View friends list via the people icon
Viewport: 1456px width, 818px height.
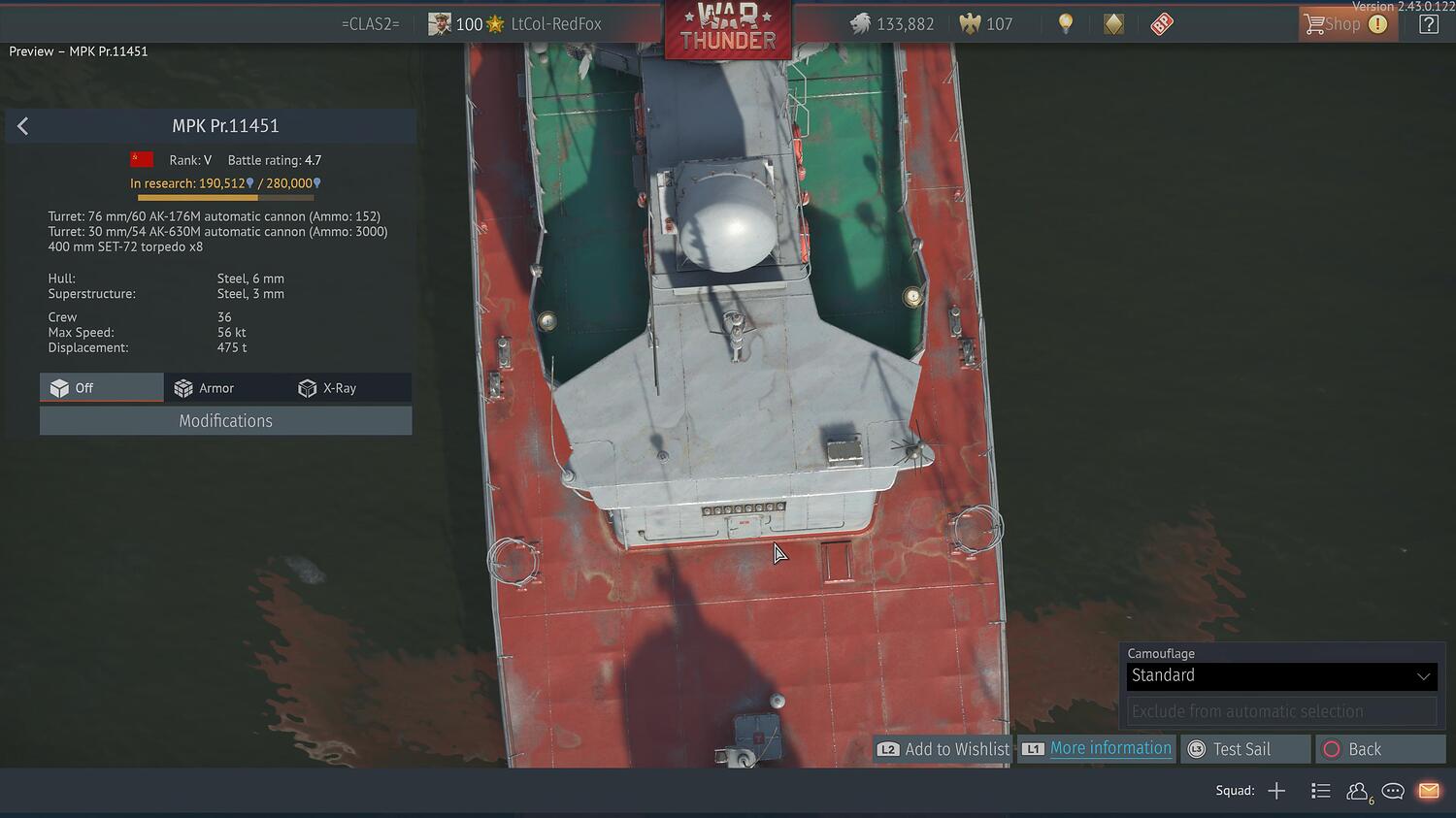point(1357,791)
